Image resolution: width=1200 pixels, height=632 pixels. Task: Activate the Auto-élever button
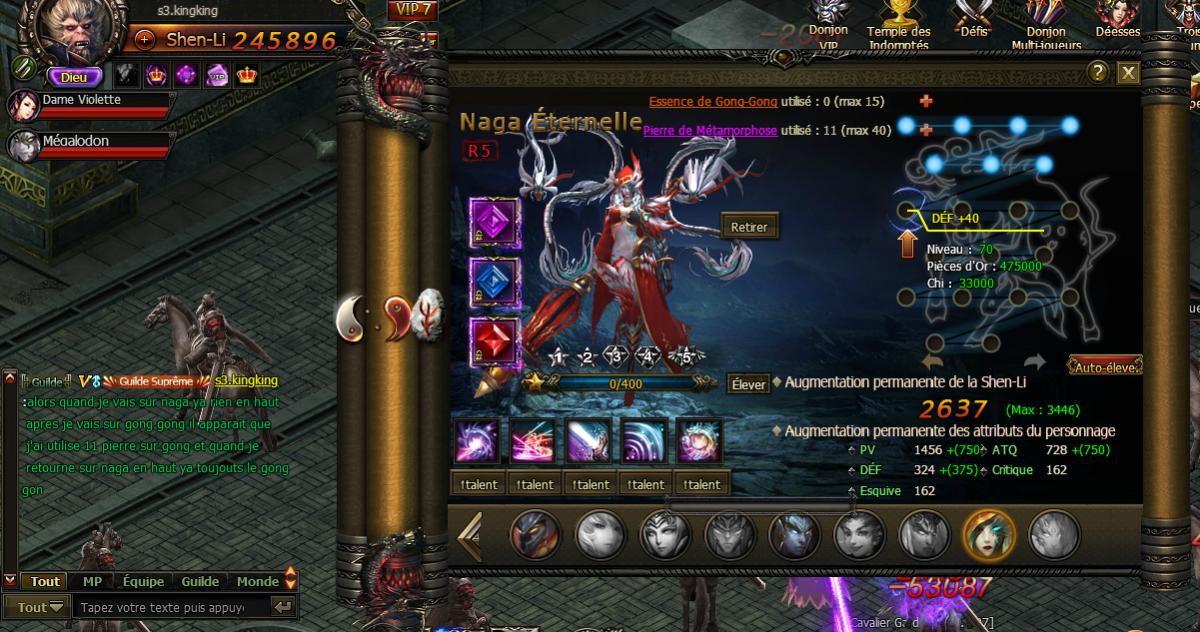tap(1105, 366)
